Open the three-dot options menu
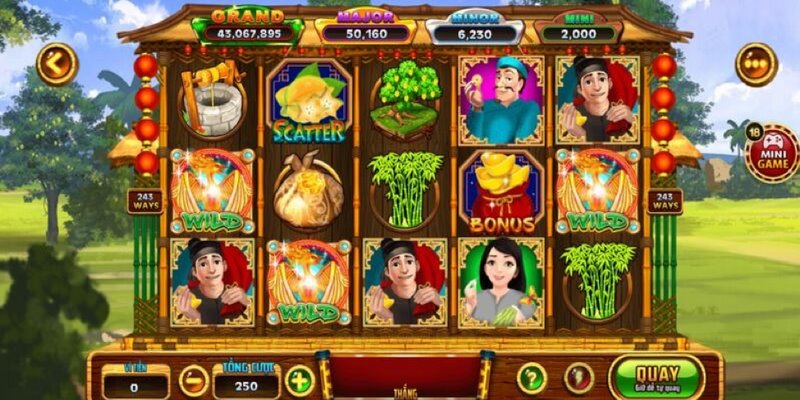The height and width of the screenshot is (400, 800). pyautogui.click(x=756, y=64)
